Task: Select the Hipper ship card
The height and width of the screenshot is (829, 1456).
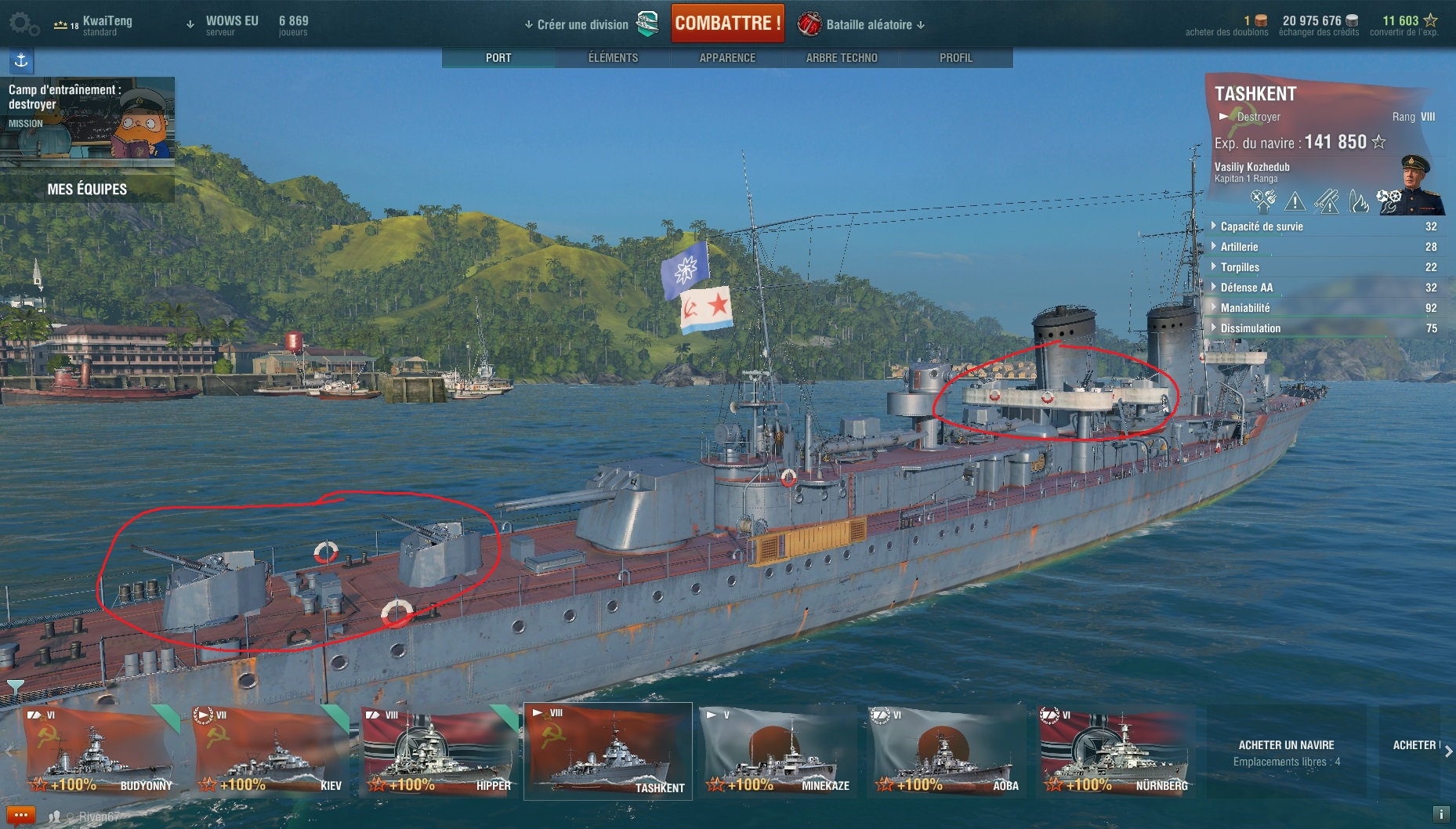Action: (438, 752)
